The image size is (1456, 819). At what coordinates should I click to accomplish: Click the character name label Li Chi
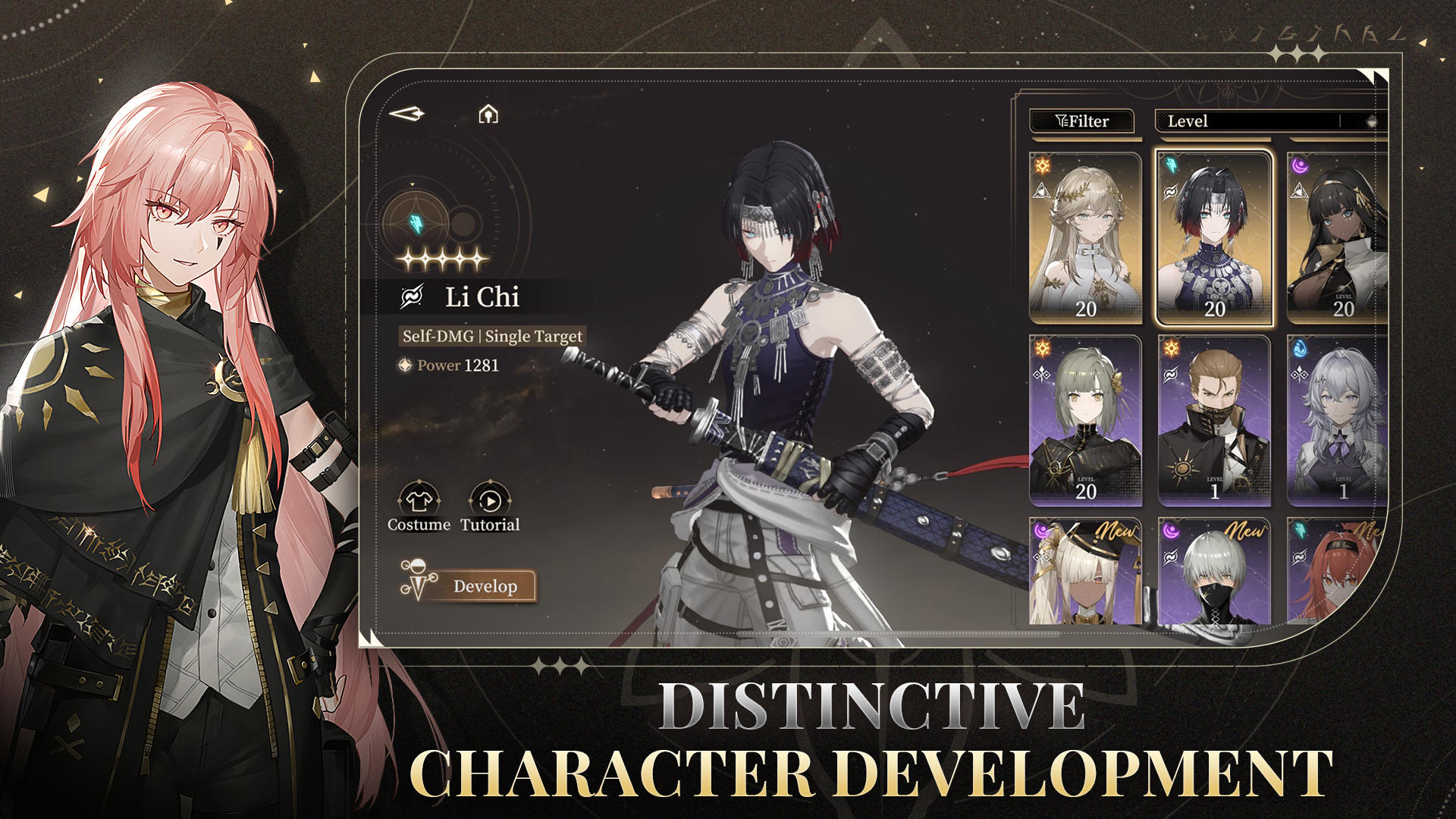[483, 297]
